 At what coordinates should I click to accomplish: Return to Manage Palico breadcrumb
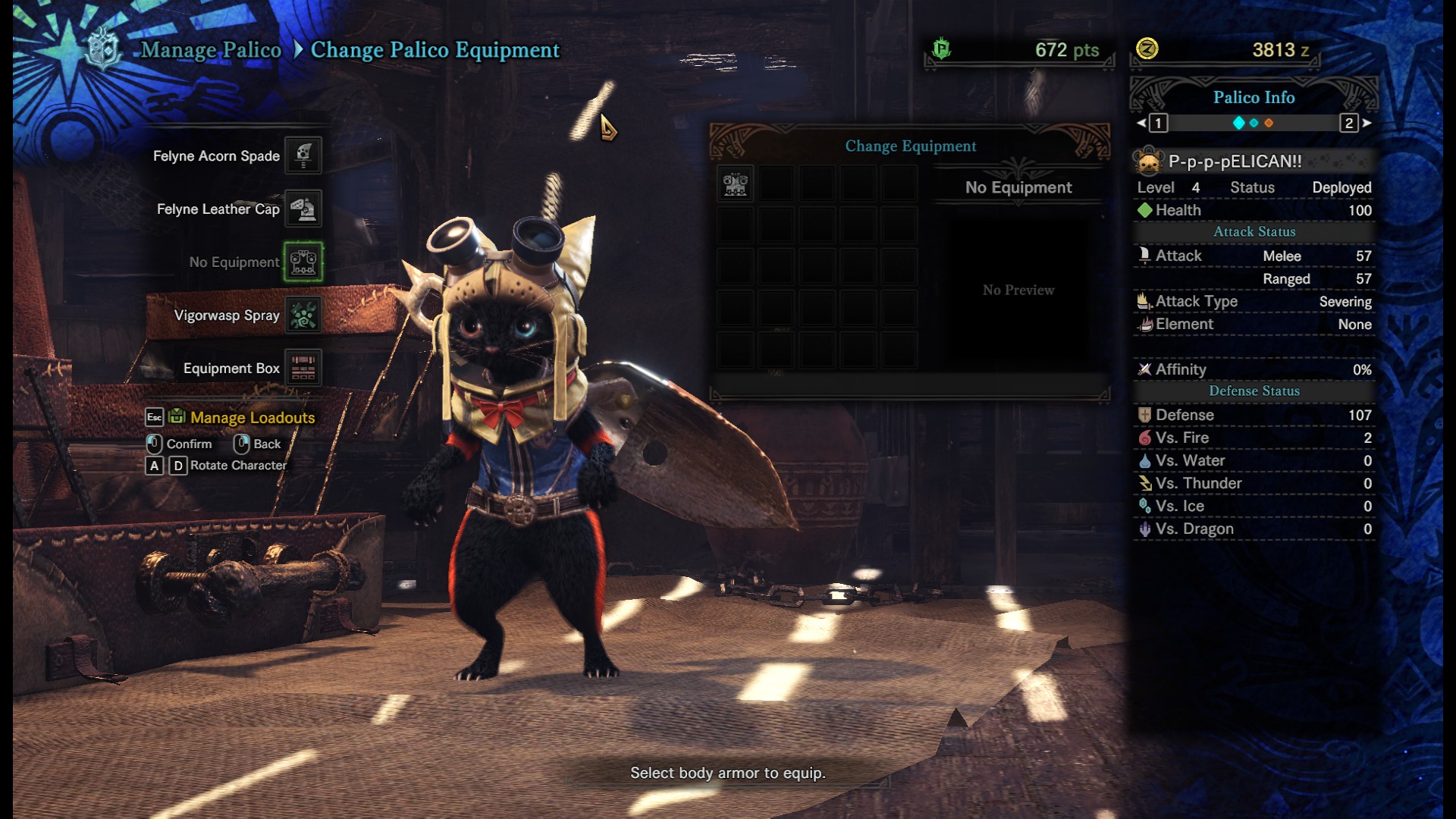tap(211, 50)
